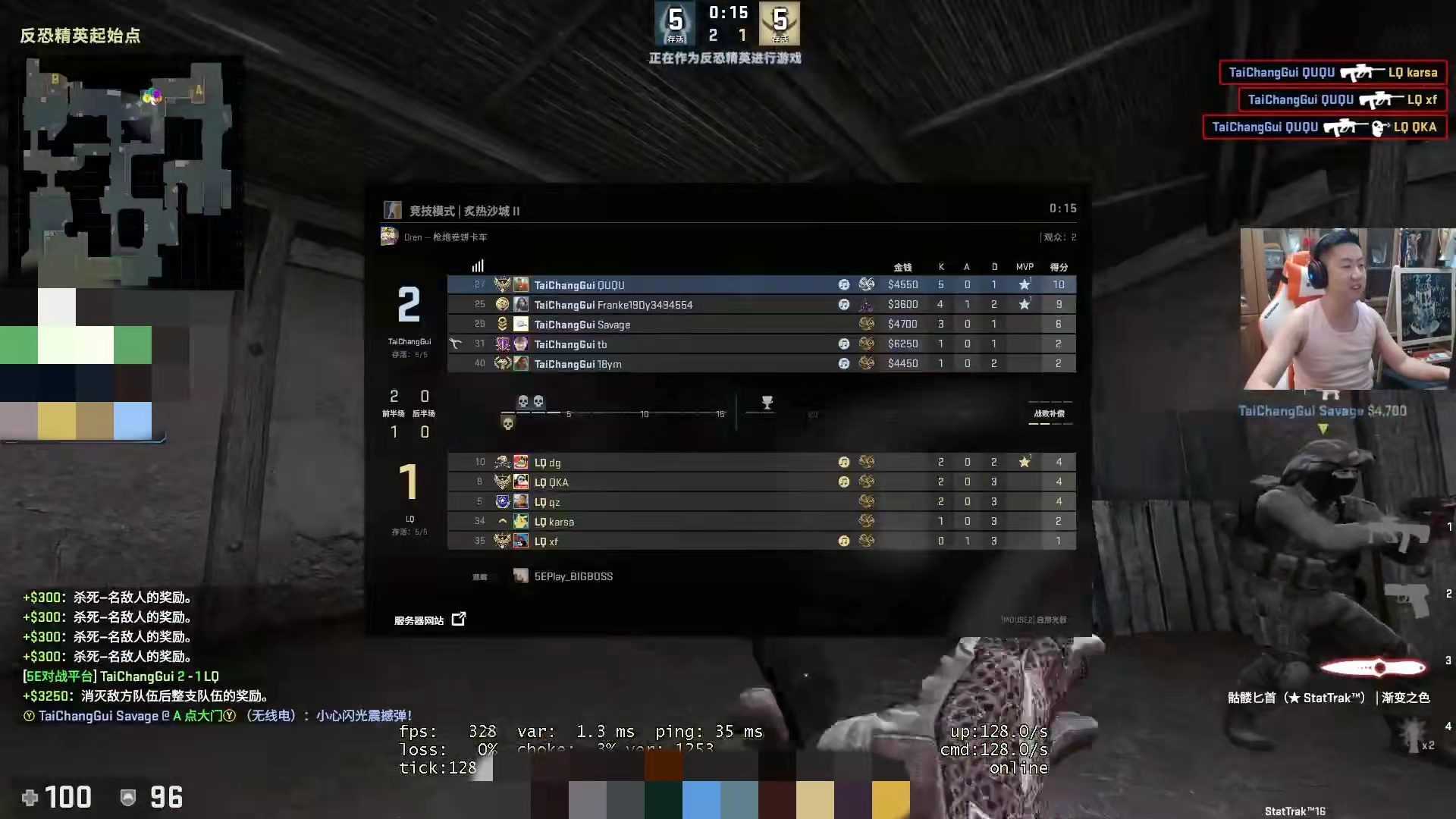This screenshot has height=819, width=1456.
Task: Click the armor shield icon next to 96
Action: 127,797
